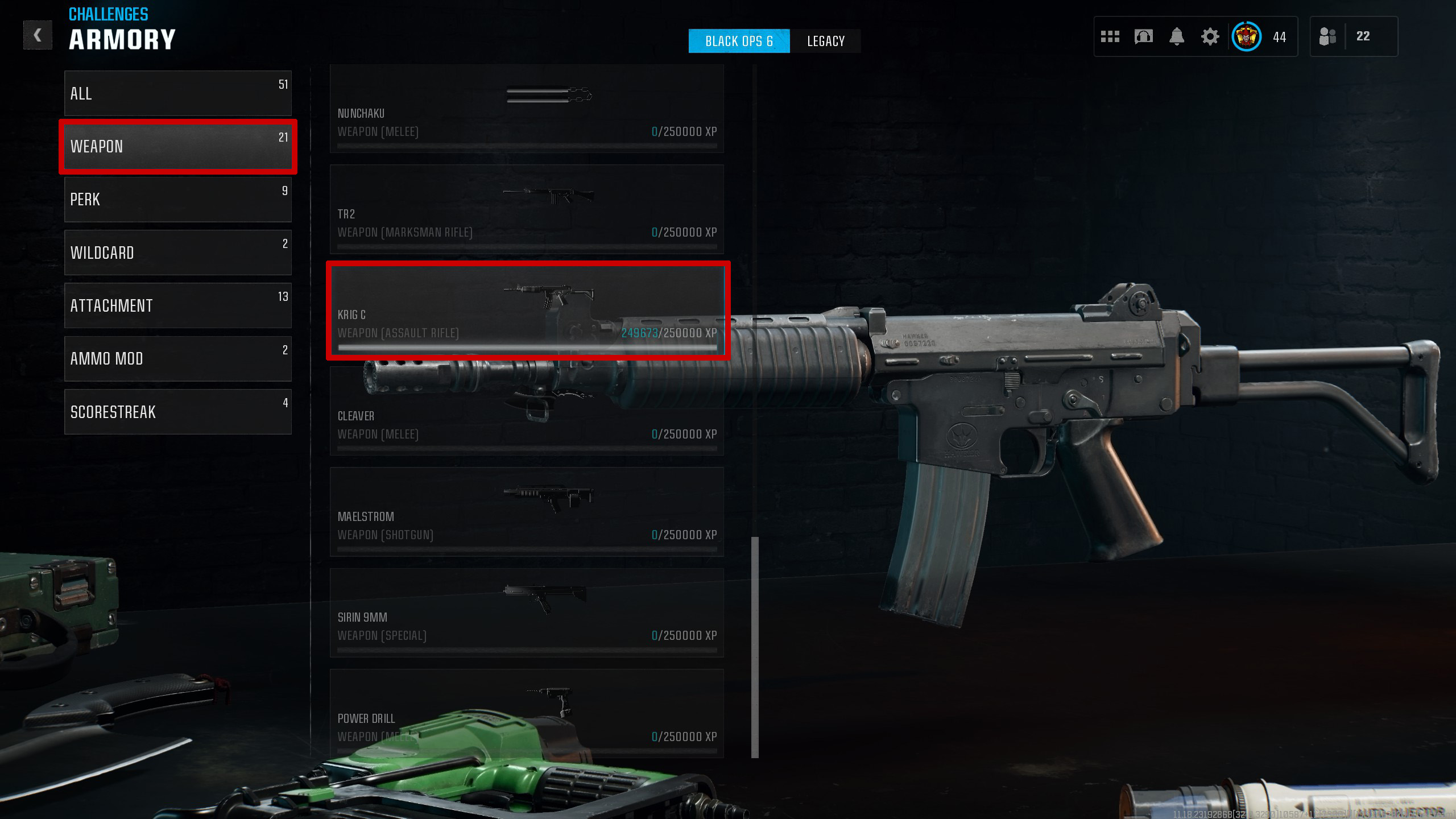1456x819 pixels.
Task: Check notifications via the bell icon
Action: (x=1177, y=36)
